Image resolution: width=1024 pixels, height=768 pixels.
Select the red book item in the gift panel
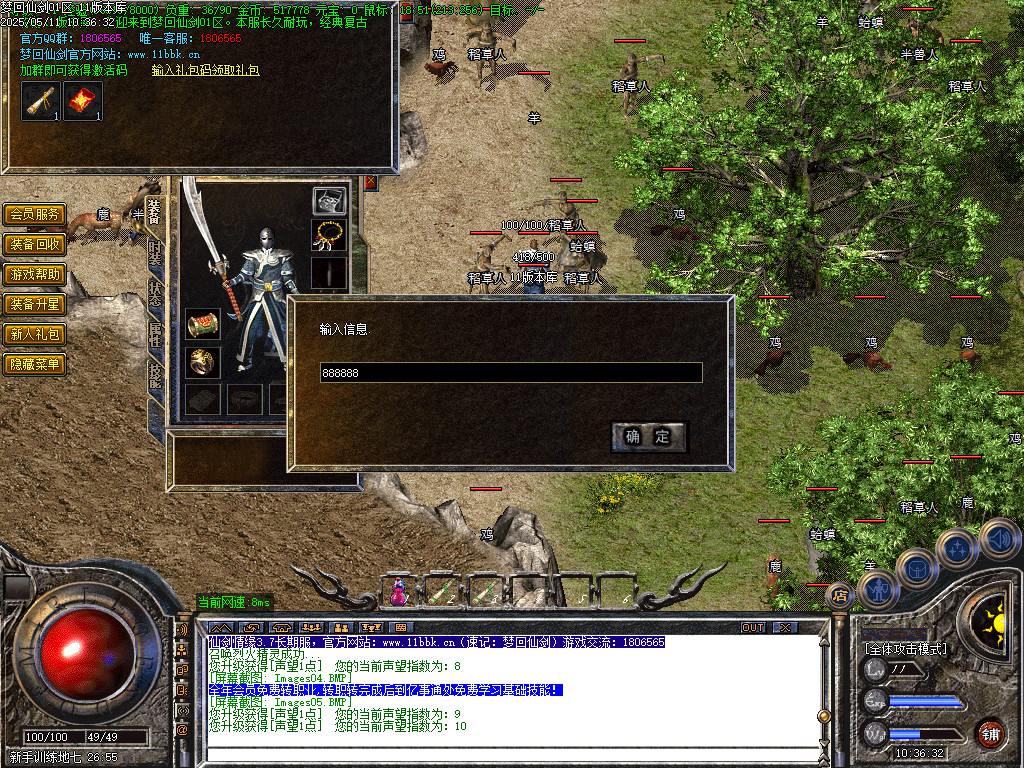(83, 100)
